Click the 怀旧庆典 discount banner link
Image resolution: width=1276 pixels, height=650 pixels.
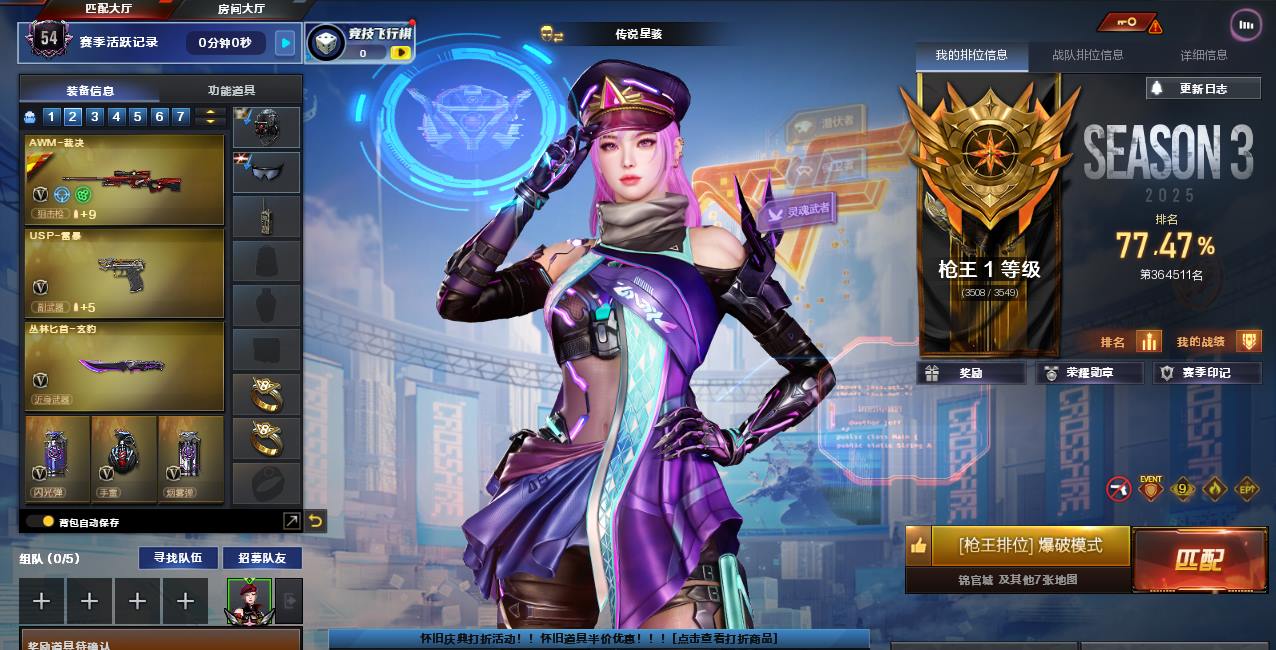tap(598, 638)
